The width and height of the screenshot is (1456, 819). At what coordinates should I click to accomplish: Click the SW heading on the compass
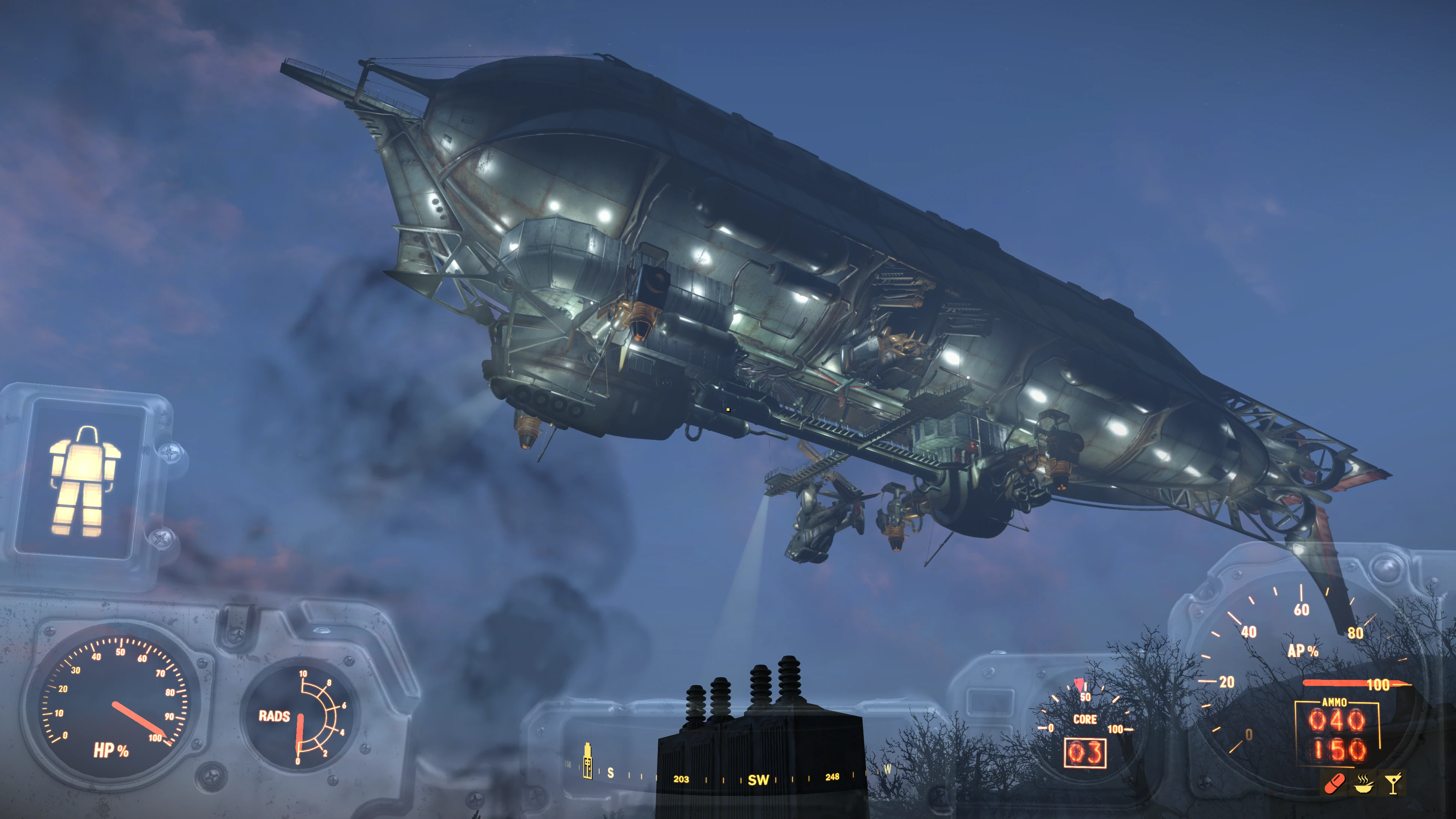tap(758, 780)
